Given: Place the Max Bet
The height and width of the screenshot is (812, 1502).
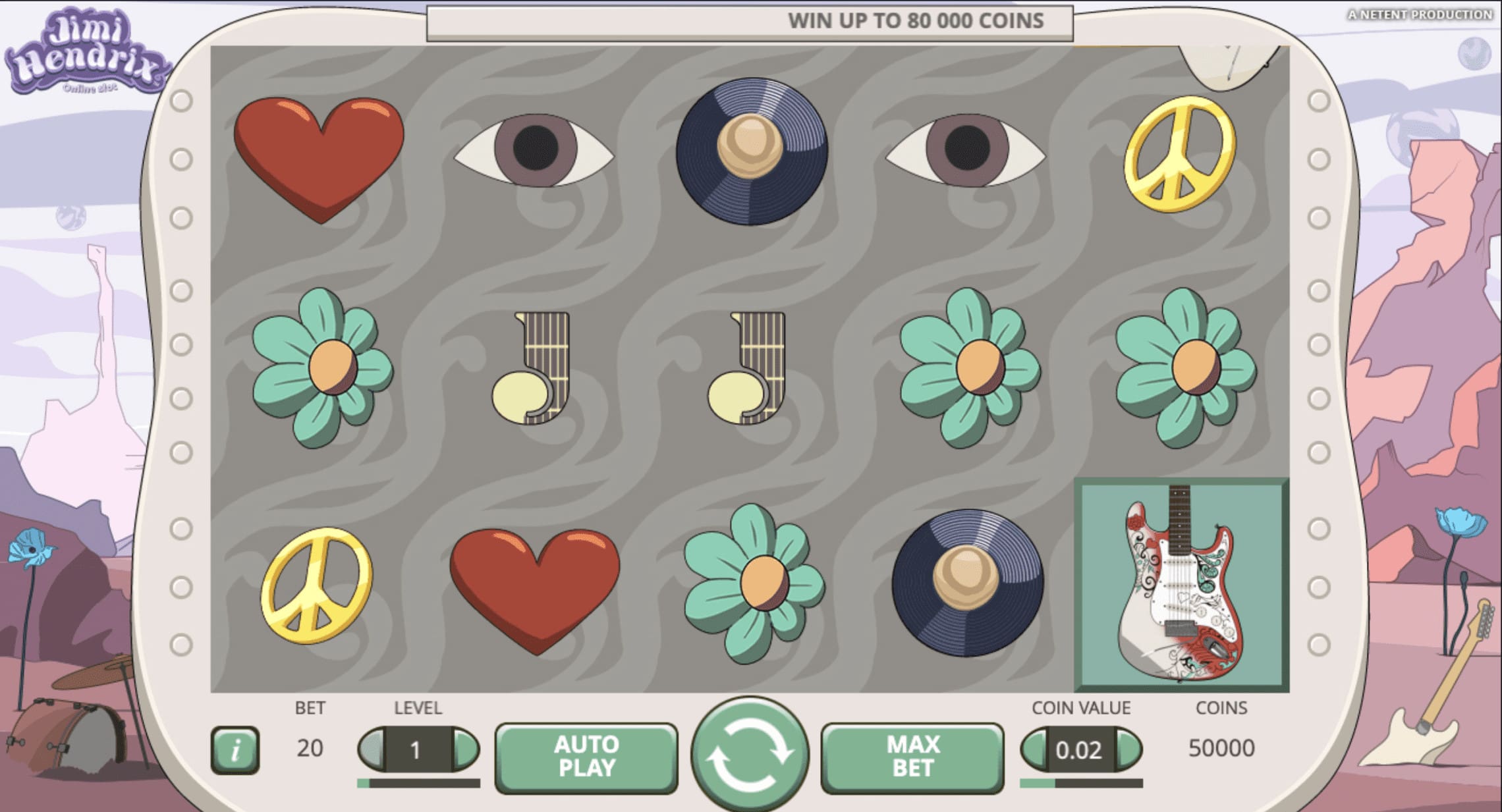Looking at the screenshot, I should [x=912, y=756].
